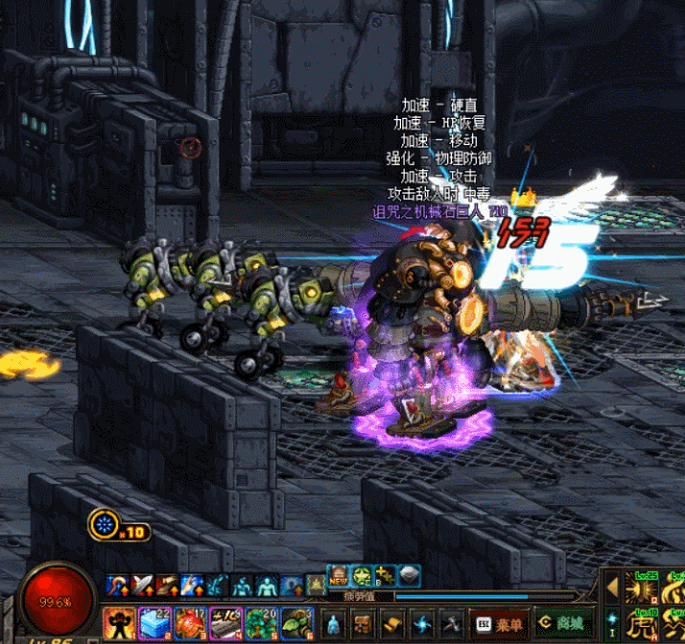The width and height of the screenshot is (685, 644).
Task: Open the crossed hammers icon
Action: click(x=450, y=624)
